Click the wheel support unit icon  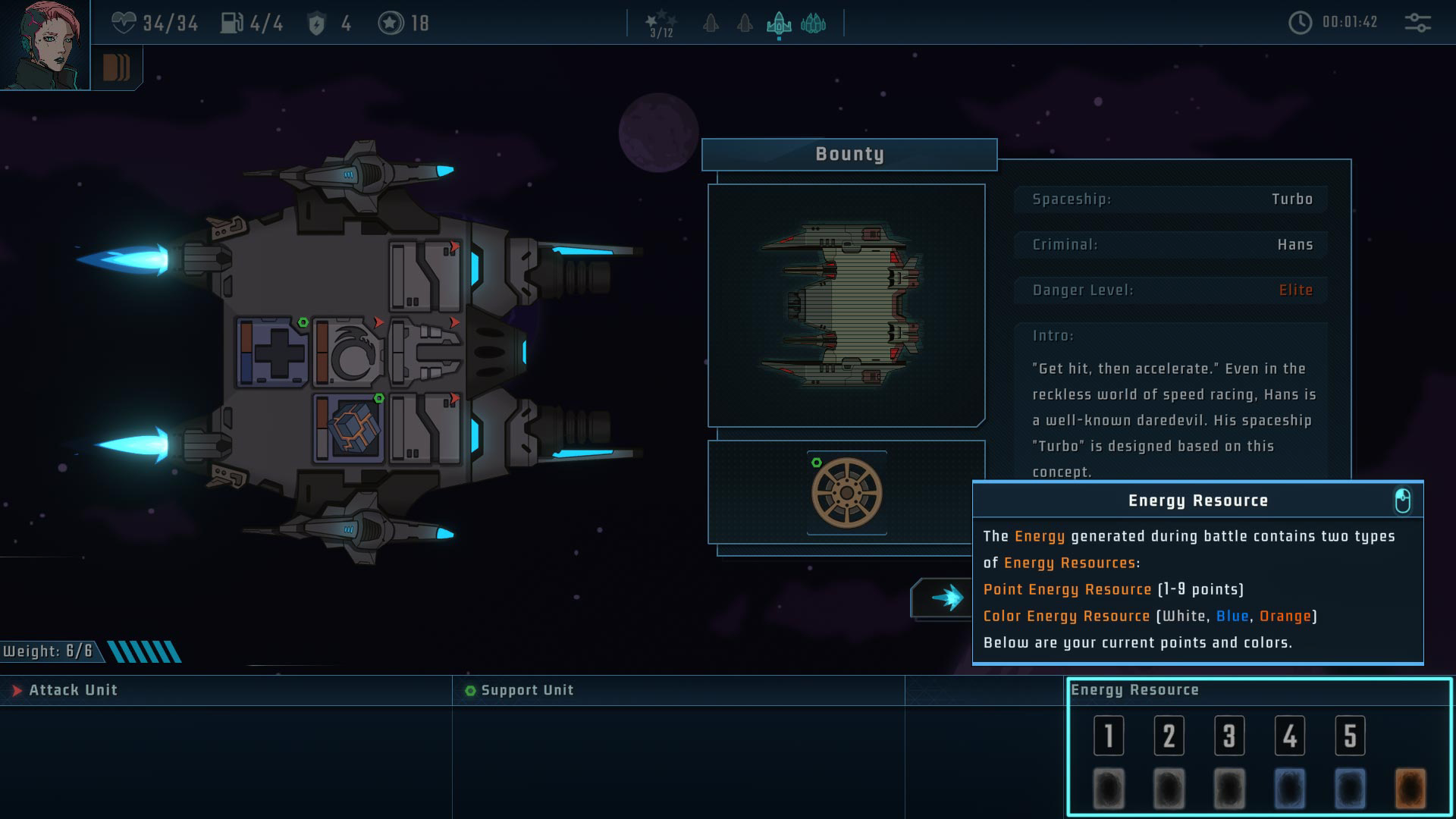[x=846, y=494]
